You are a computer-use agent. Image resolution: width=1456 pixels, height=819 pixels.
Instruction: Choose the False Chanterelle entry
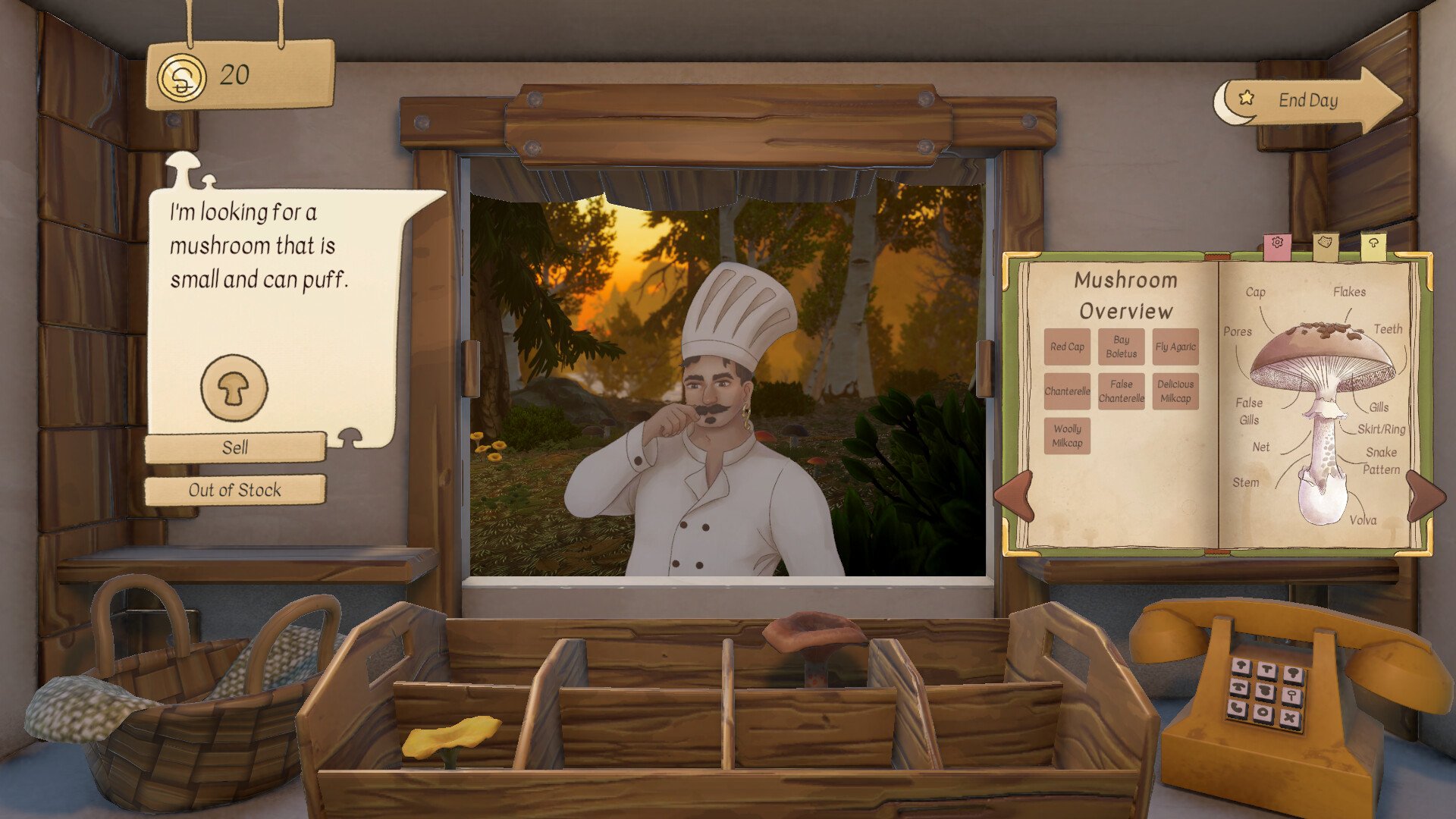tap(1121, 391)
